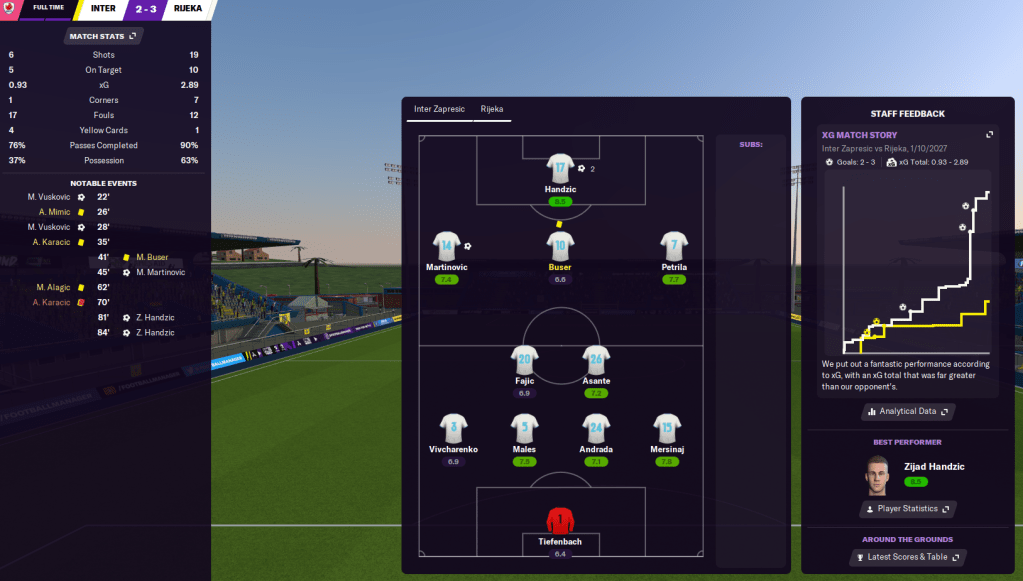Open Player Statistics
The width and height of the screenshot is (1023, 581).
point(908,509)
